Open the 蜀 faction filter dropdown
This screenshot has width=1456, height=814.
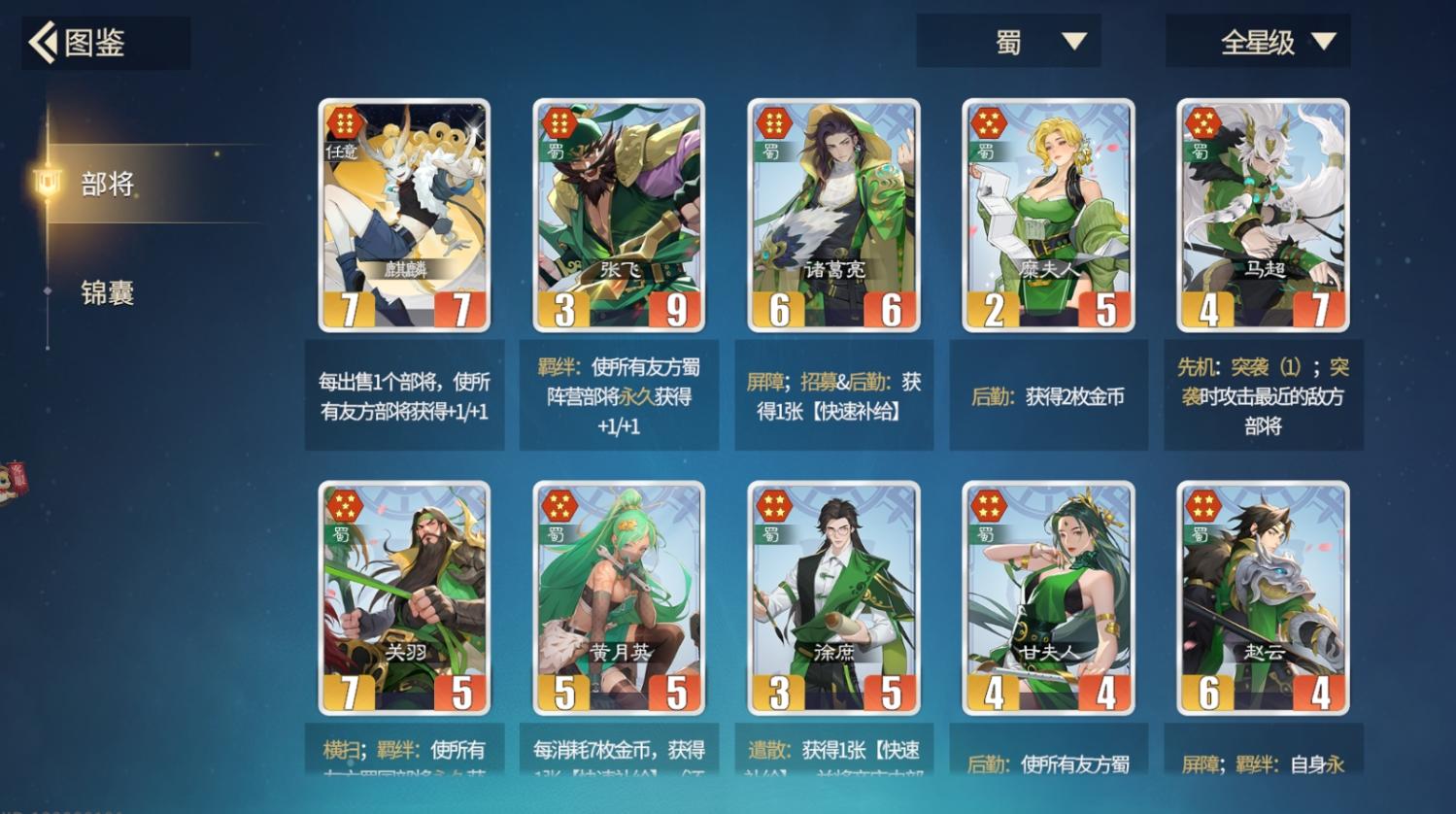tap(1008, 42)
